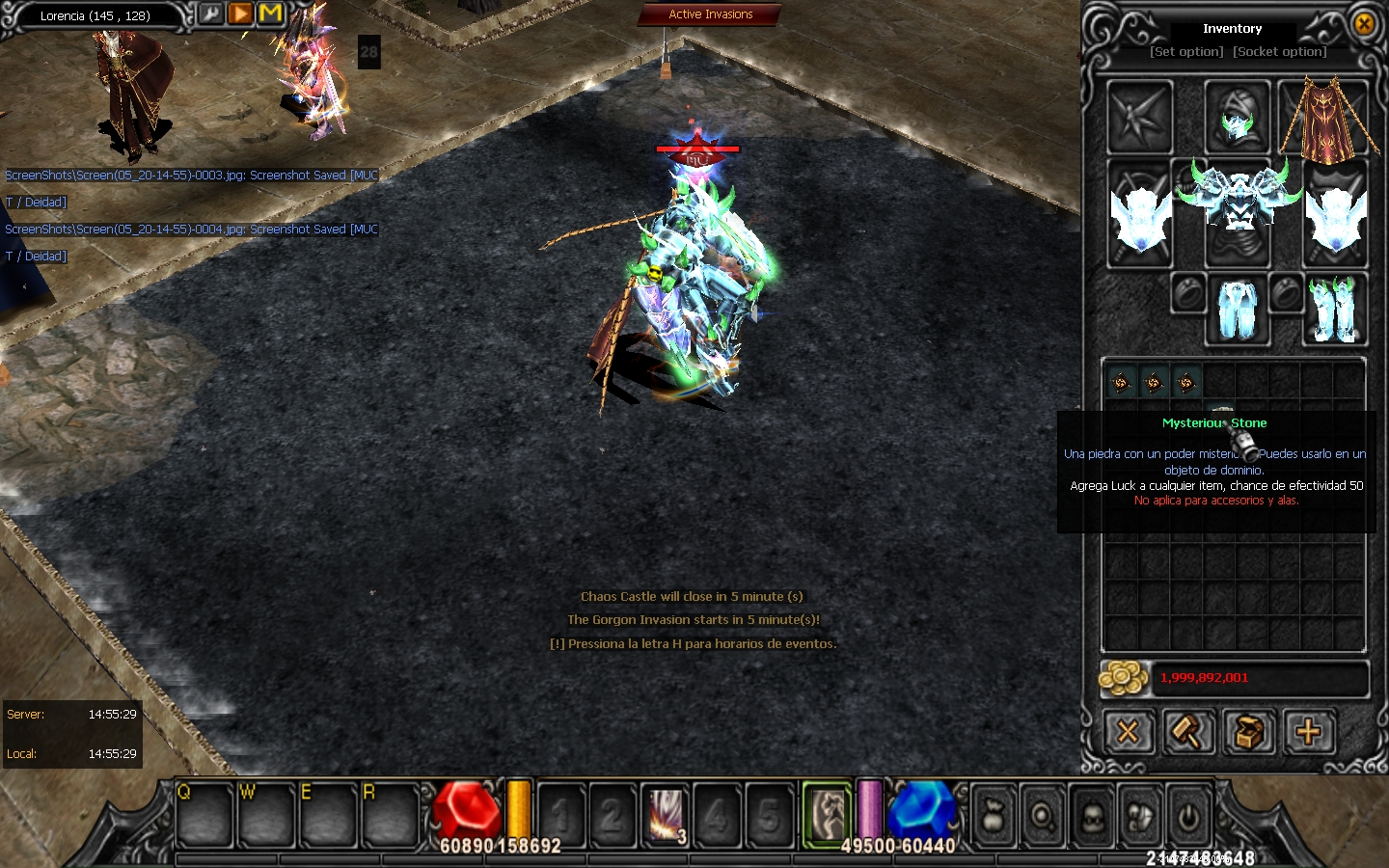
Task: Click the wrench settings icon
Action: click(210, 14)
